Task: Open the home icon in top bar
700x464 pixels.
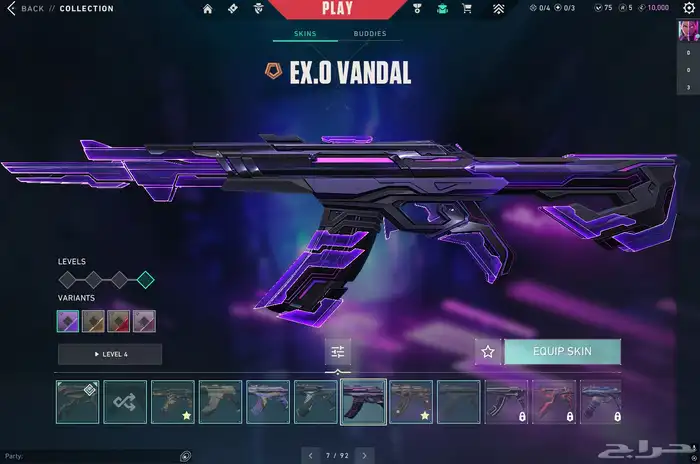Action: tap(207, 9)
